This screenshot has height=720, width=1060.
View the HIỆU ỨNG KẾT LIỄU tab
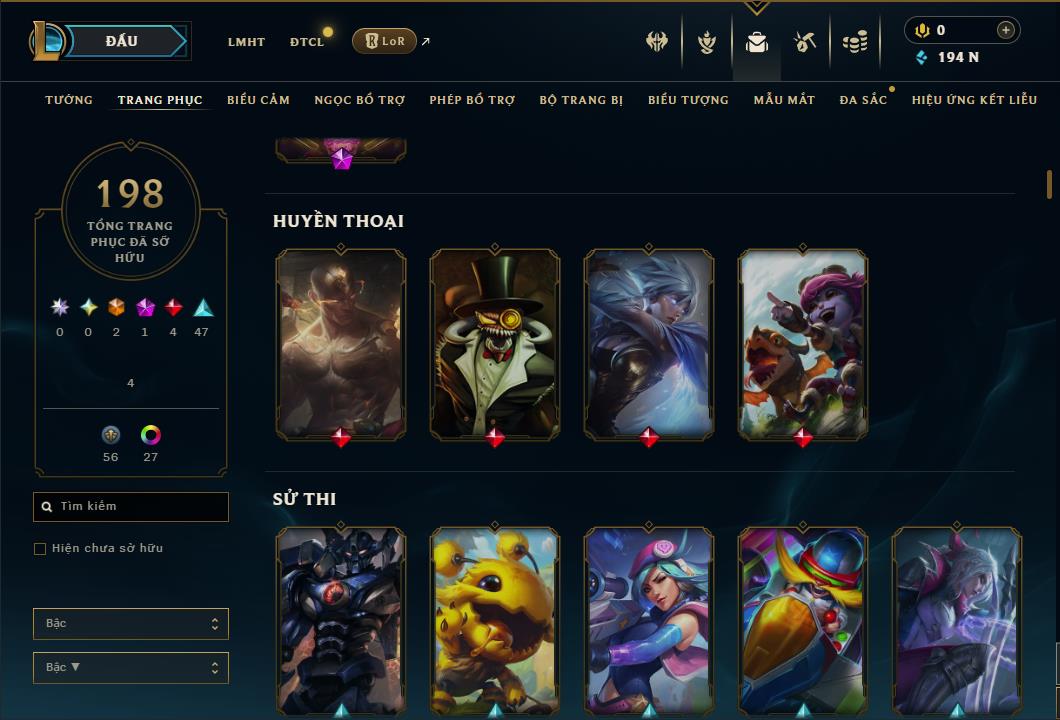click(974, 100)
